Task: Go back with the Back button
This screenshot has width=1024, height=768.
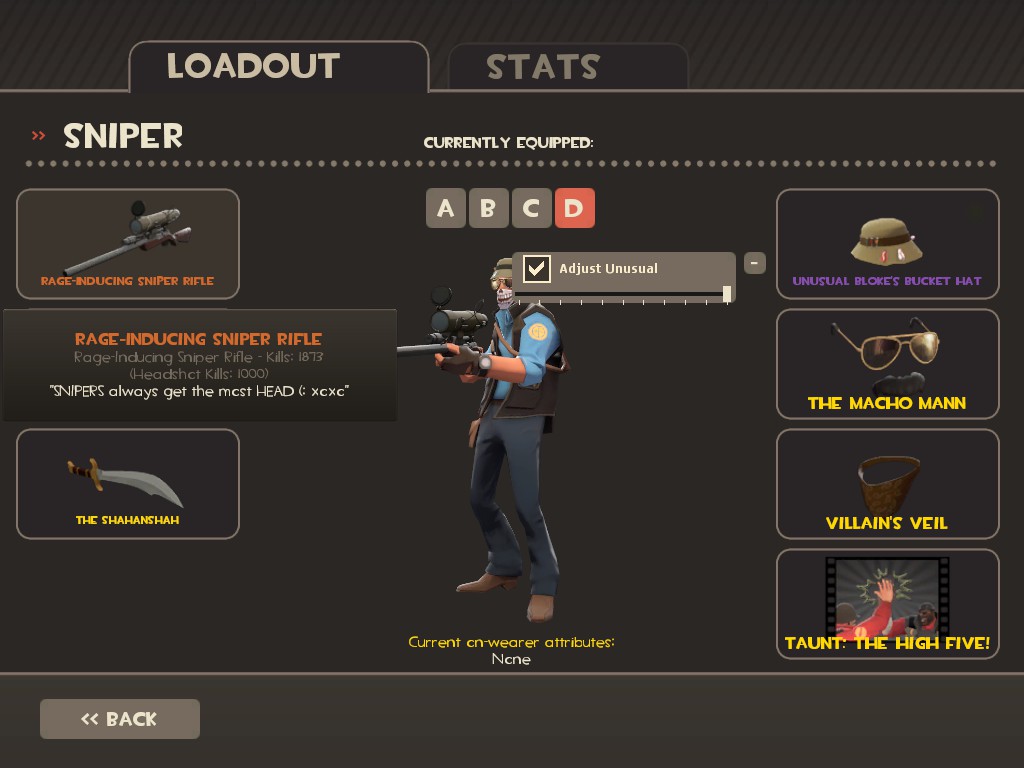Action: [120, 719]
